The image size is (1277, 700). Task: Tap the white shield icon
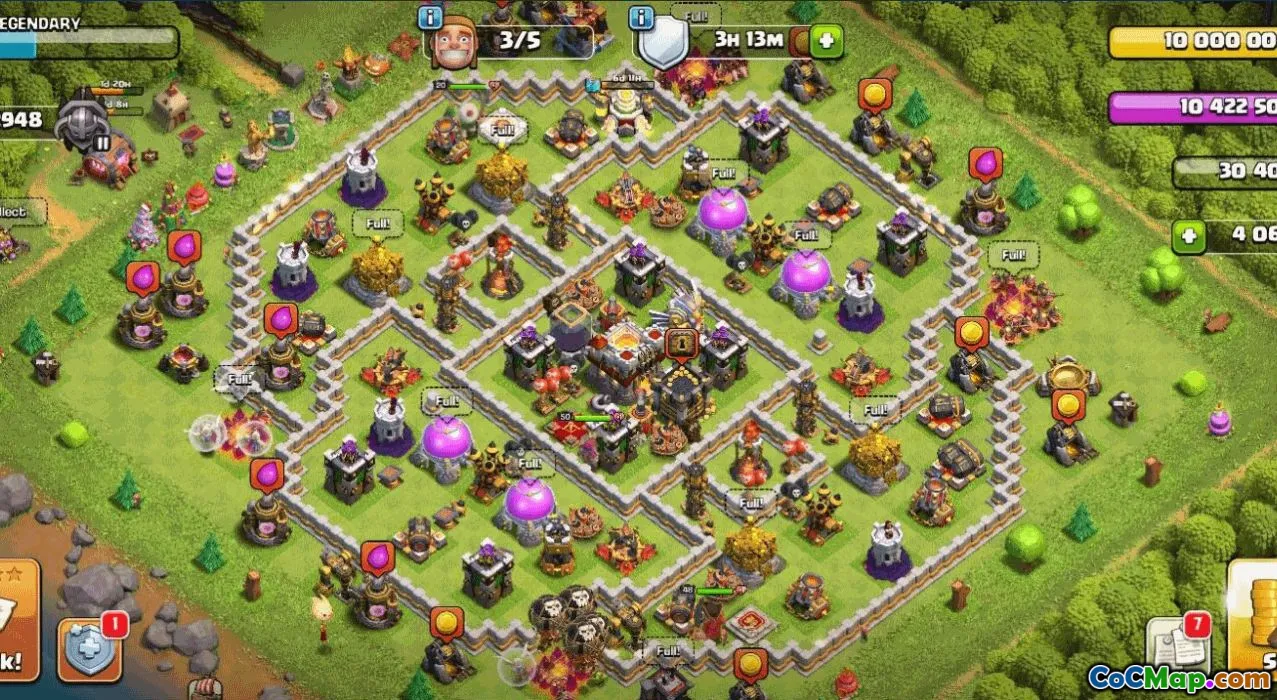point(664,44)
